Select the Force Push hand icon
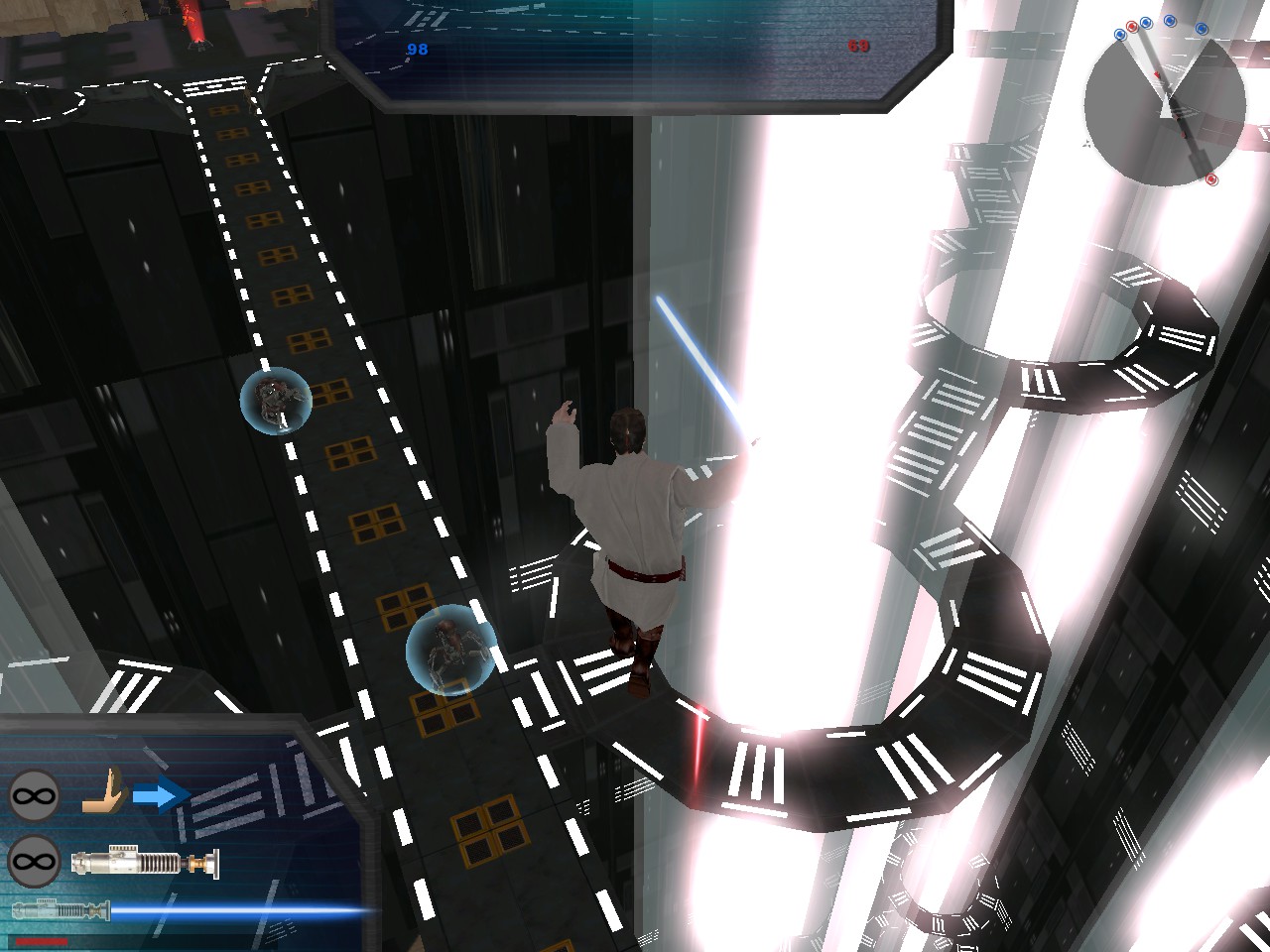Screen dimensions: 1270x952 104,794
